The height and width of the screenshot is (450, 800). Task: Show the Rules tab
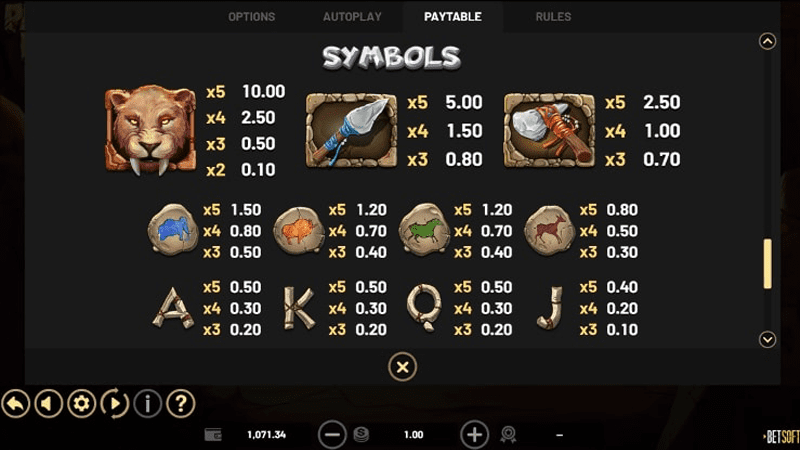pyautogui.click(x=553, y=17)
